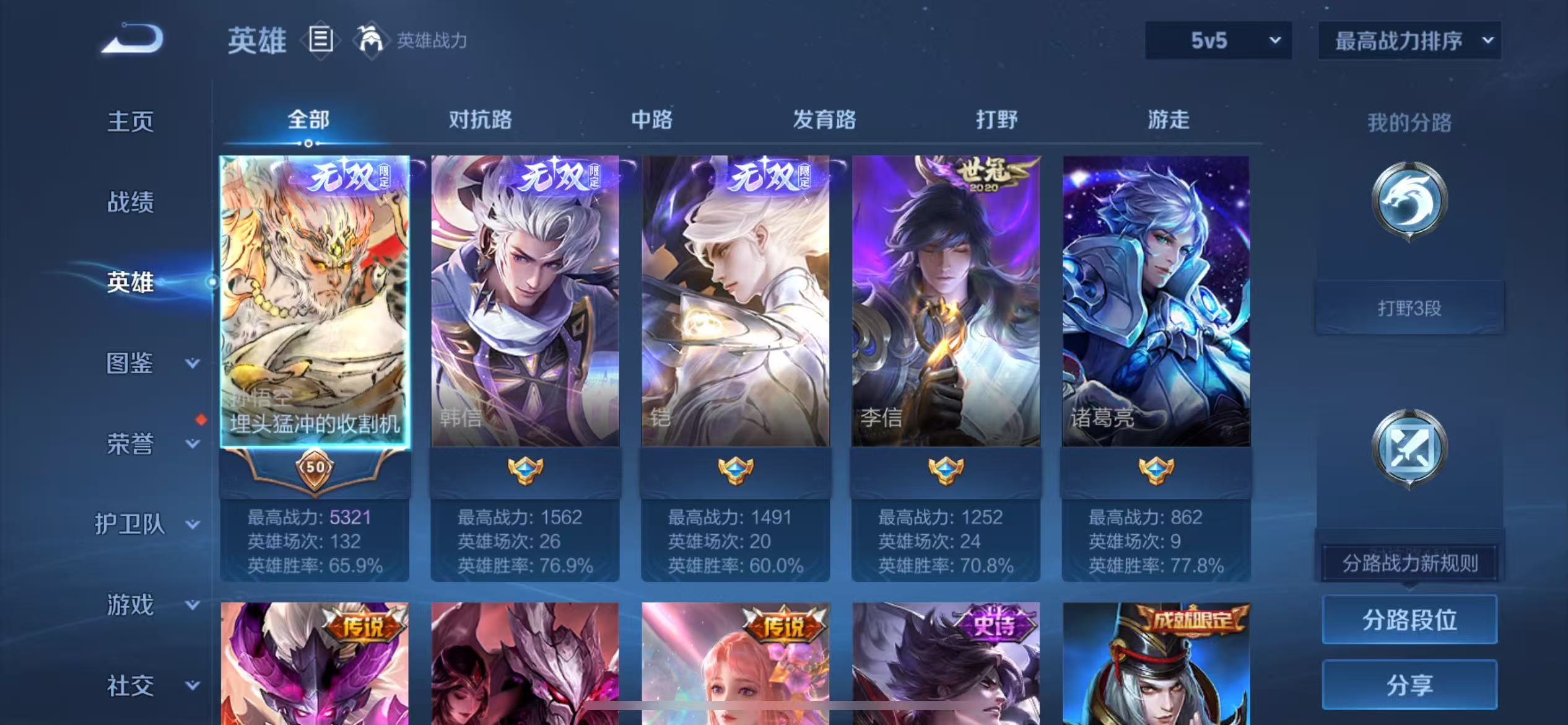This screenshot has width=1568, height=725.
Task: Open the hero list icon beside 英雄 title
Action: (320, 40)
